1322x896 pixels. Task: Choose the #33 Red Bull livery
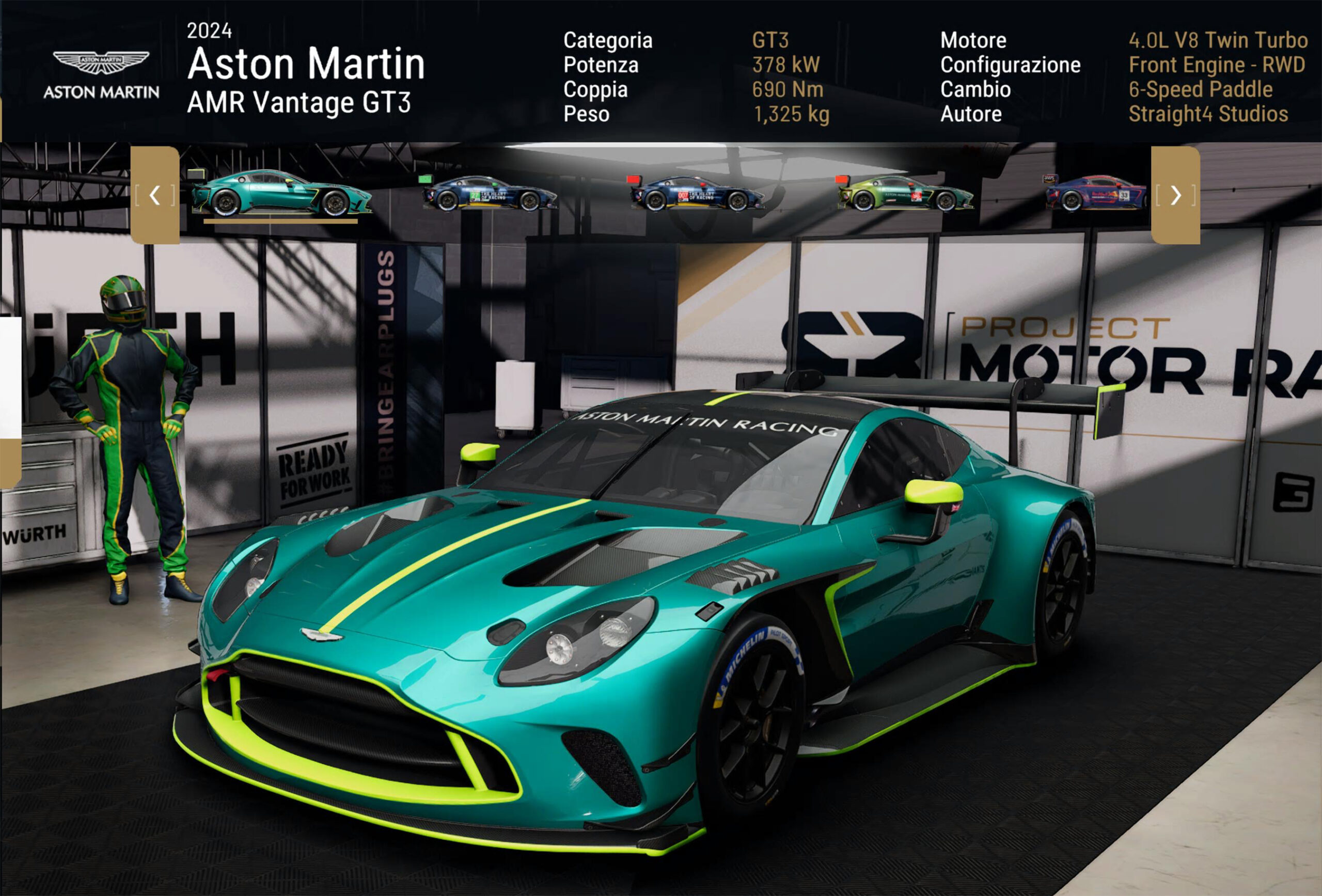(1096, 194)
